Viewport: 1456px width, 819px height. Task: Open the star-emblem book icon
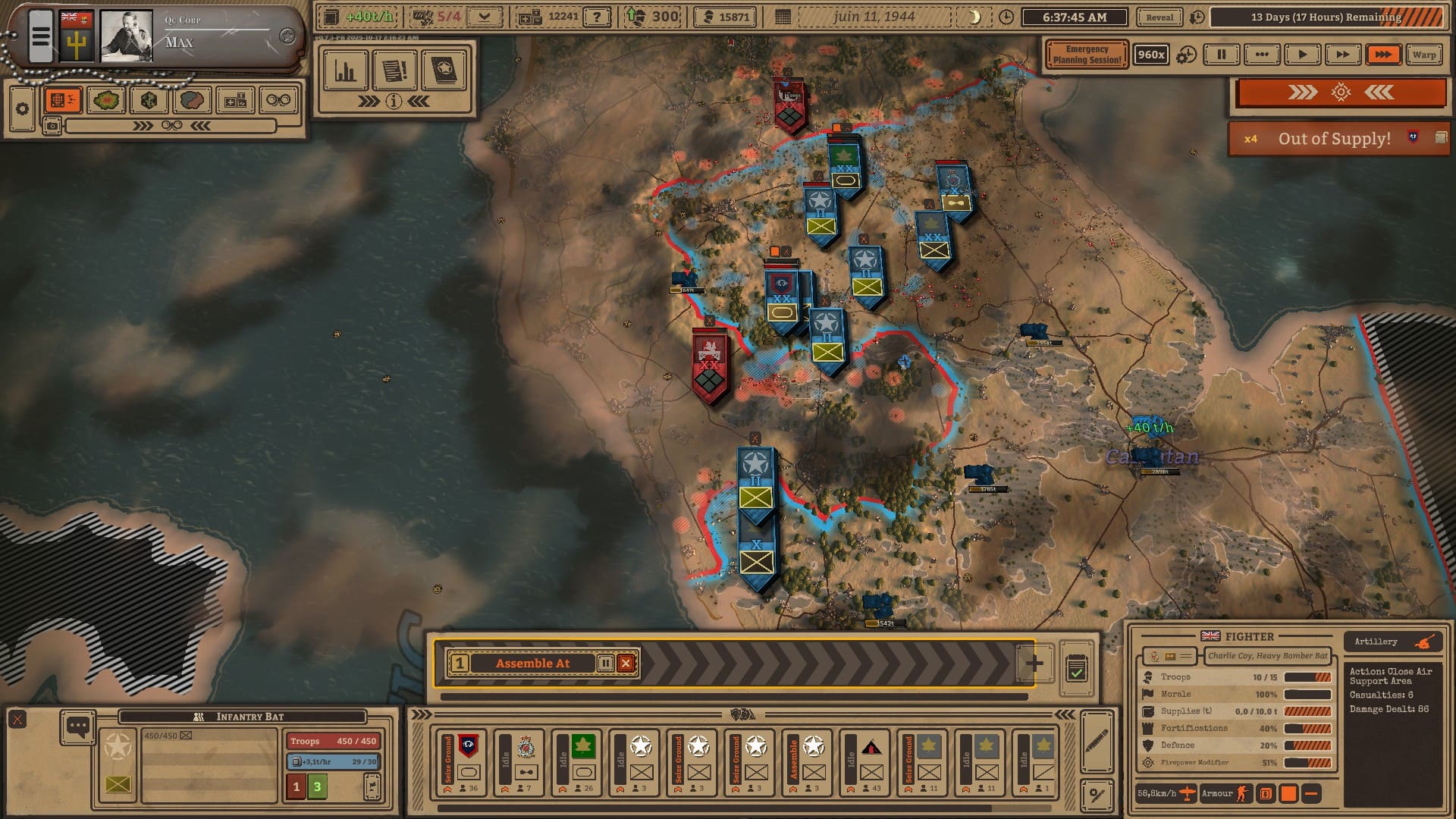tap(444, 71)
